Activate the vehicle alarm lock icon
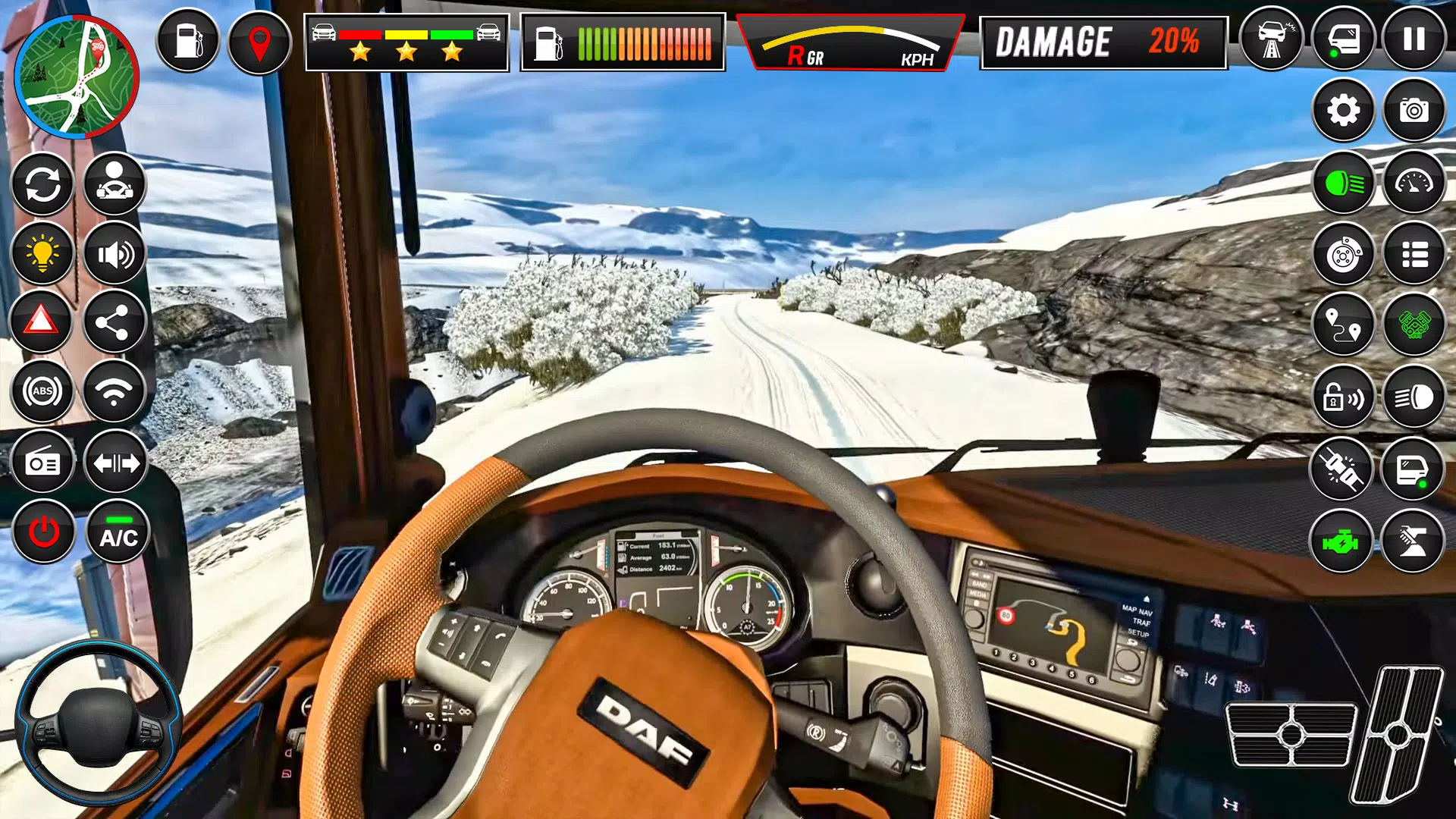Screen dimensions: 1456x819 pos(1342,395)
